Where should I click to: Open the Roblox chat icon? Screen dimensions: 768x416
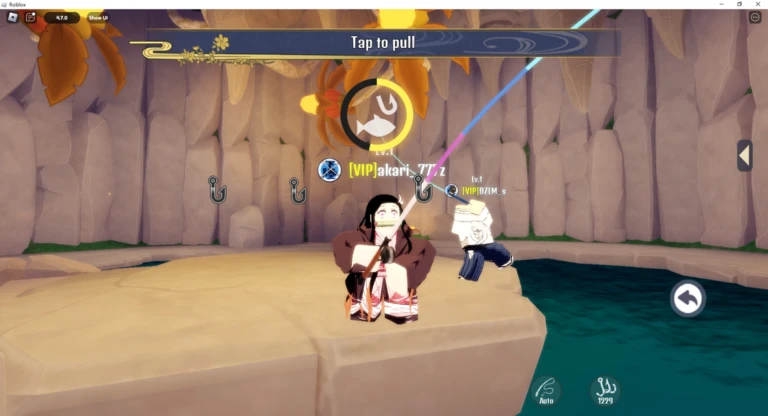tap(31, 17)
